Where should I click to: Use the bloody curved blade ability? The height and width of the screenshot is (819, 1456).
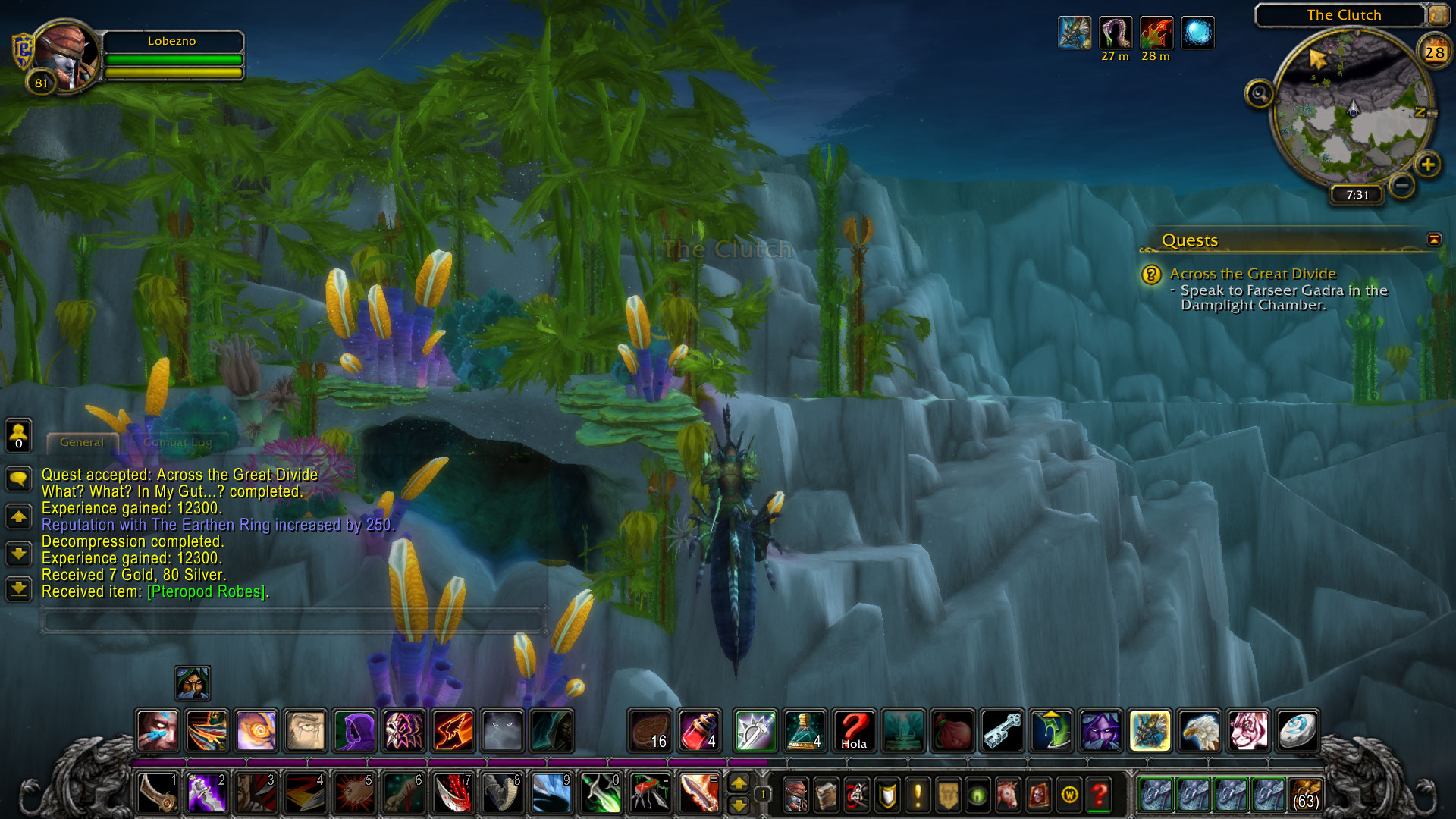(x=453, y=794)
